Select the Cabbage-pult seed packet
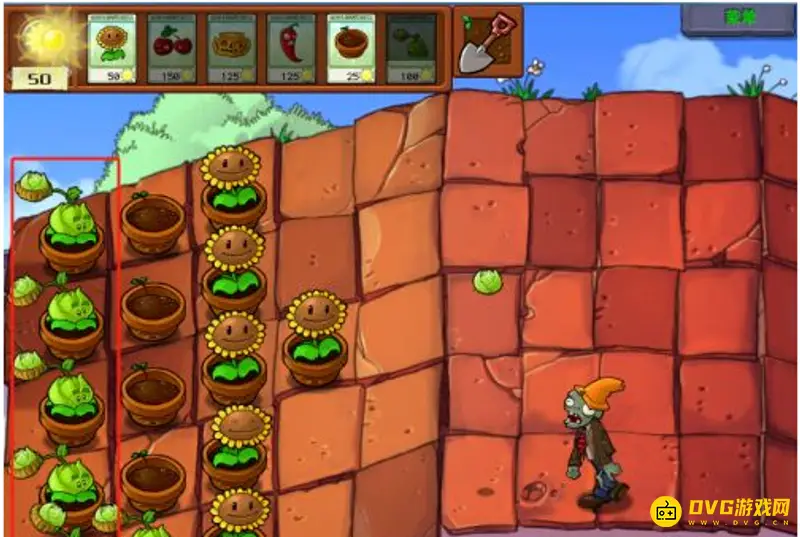 coord(410,47)
